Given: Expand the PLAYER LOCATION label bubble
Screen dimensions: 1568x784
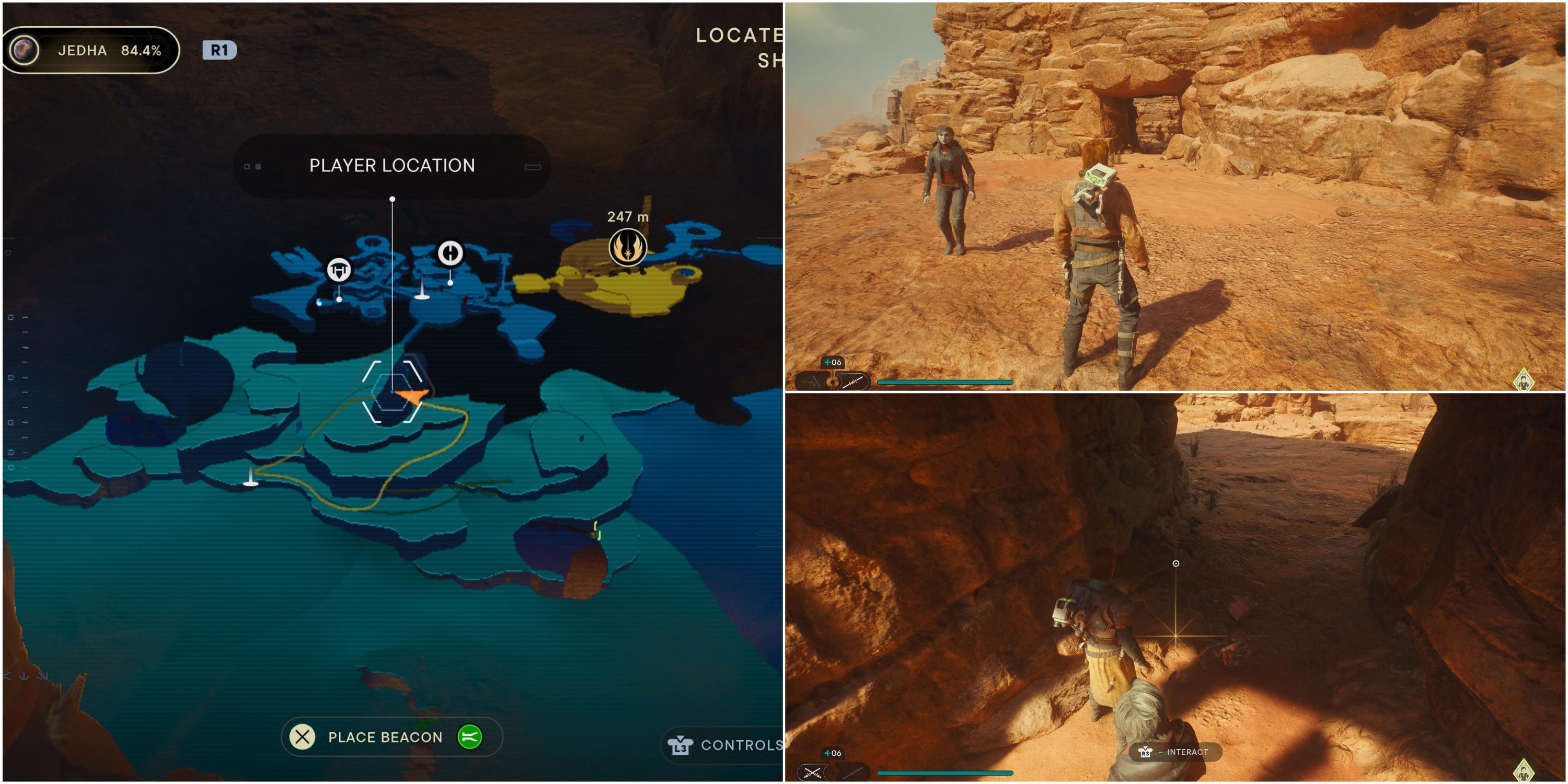Looking at the screenshot, I should (393, 165).
